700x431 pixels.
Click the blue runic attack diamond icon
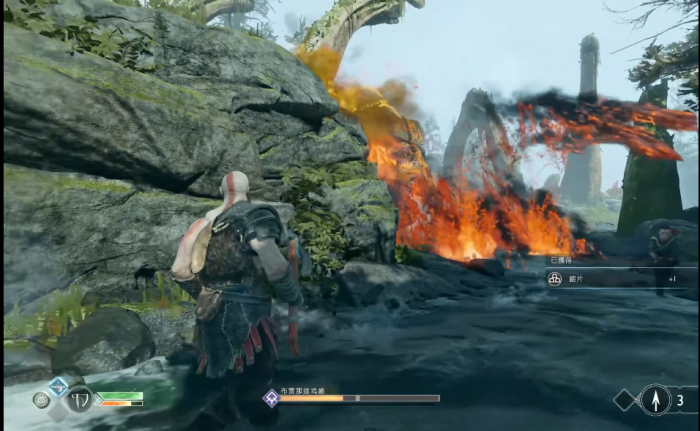[59, 384]
